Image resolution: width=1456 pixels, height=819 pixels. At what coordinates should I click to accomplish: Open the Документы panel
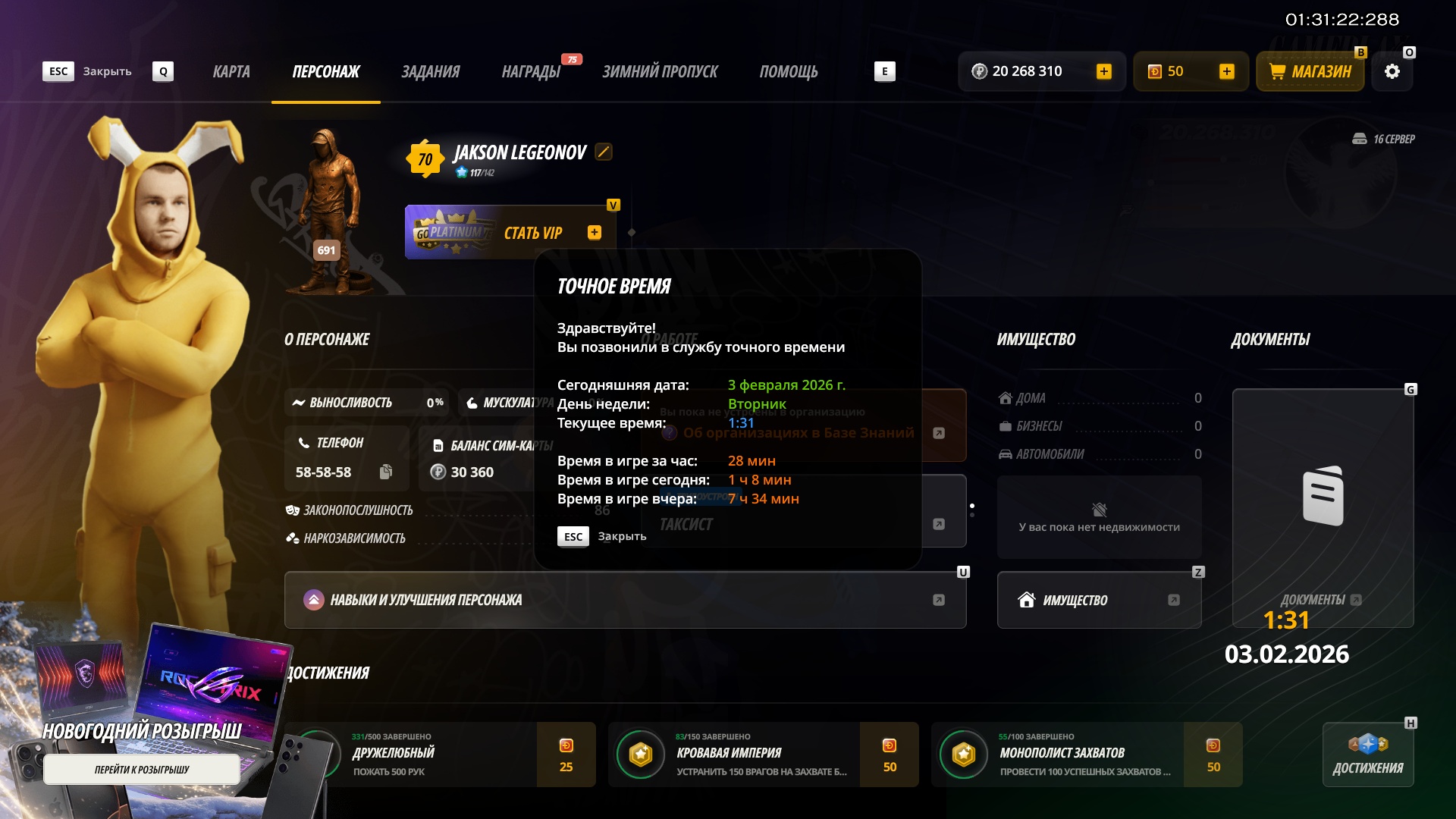pos(1323,508)
